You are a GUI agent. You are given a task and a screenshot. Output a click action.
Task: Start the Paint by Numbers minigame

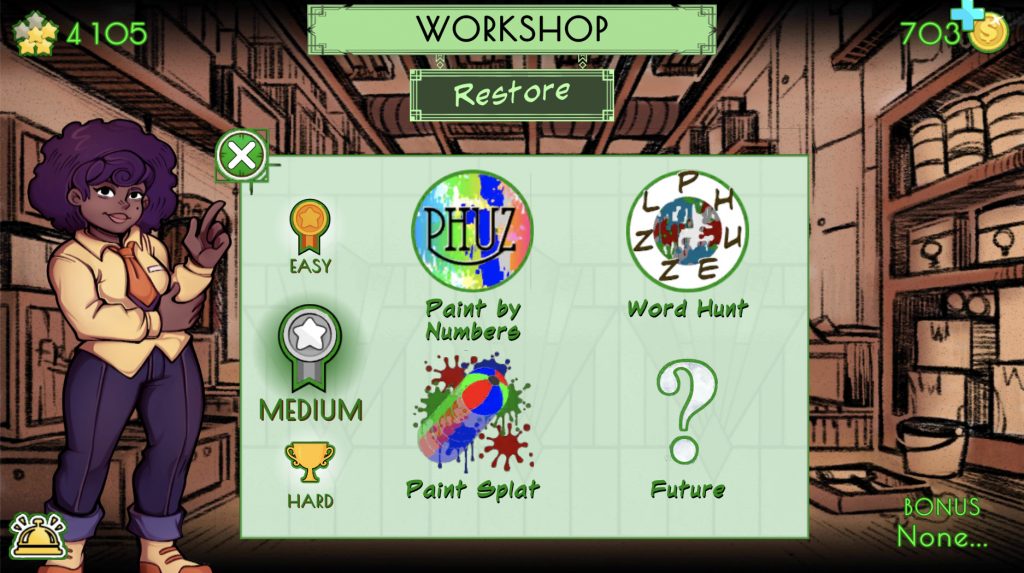472,232
